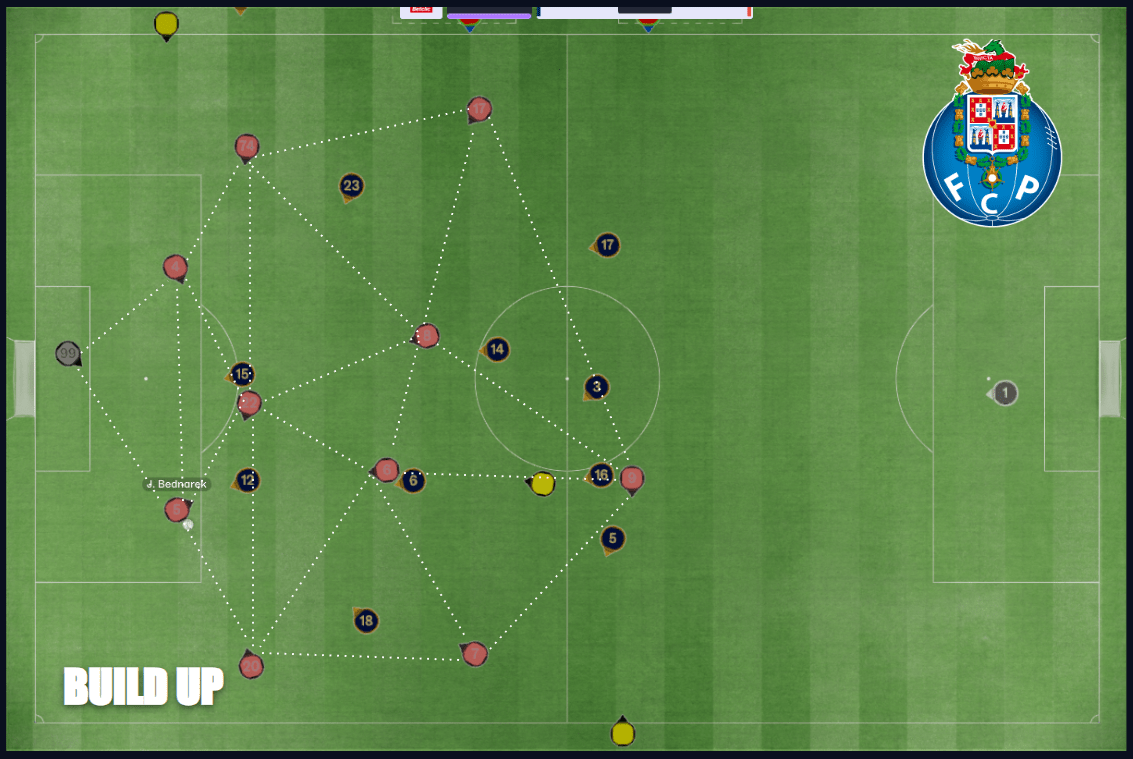Screen dimensions: 1133x759
Task: Pick the grey goalkeeper marker 1
Action: pyautogui.click(x=1005, y=393)
